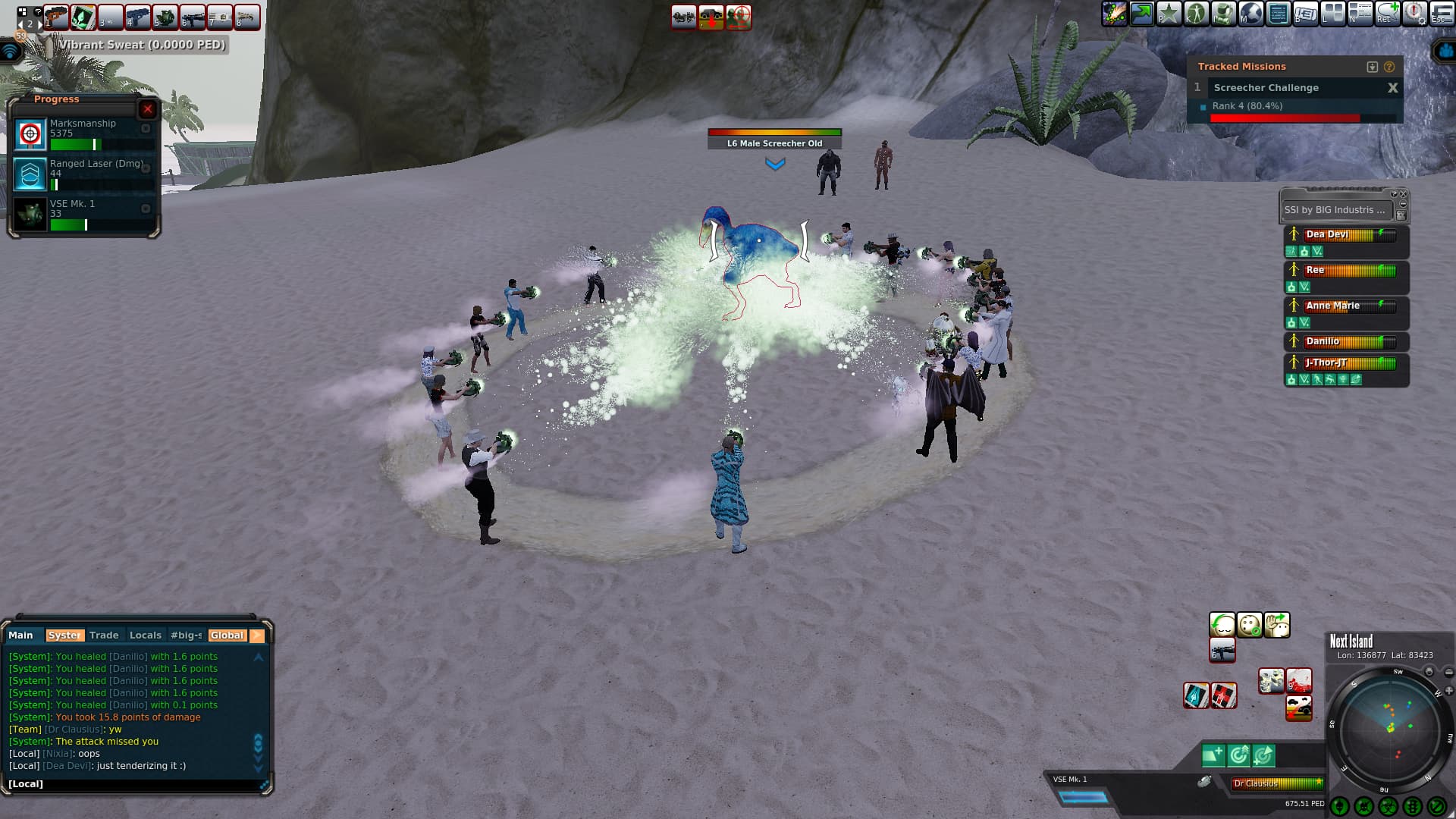Remove Screecher Challenge from tracked missions
The image size is (1456, 819).
[x=1392, y=88]
